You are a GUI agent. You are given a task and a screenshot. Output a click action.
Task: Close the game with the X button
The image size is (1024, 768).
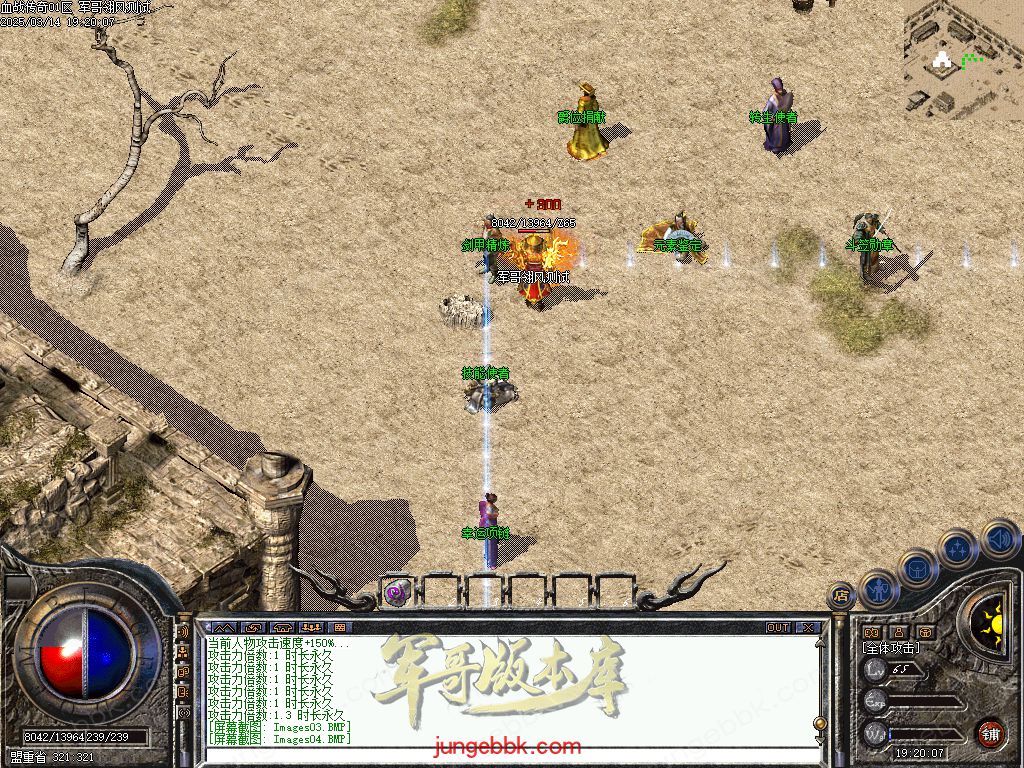(808, 628)
